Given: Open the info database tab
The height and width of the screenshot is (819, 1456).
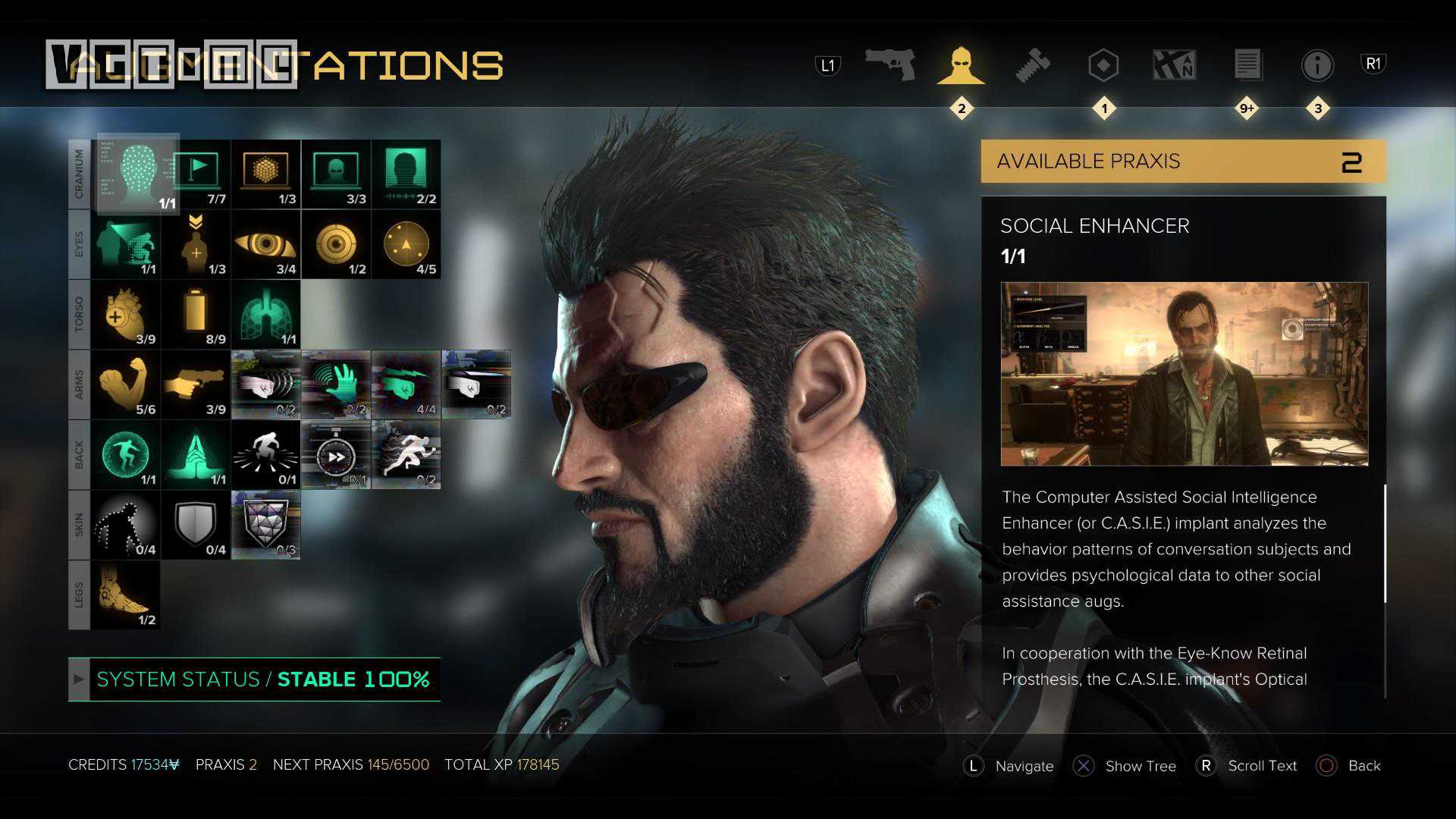Looking at the screenshot, I should [1317, 65].
